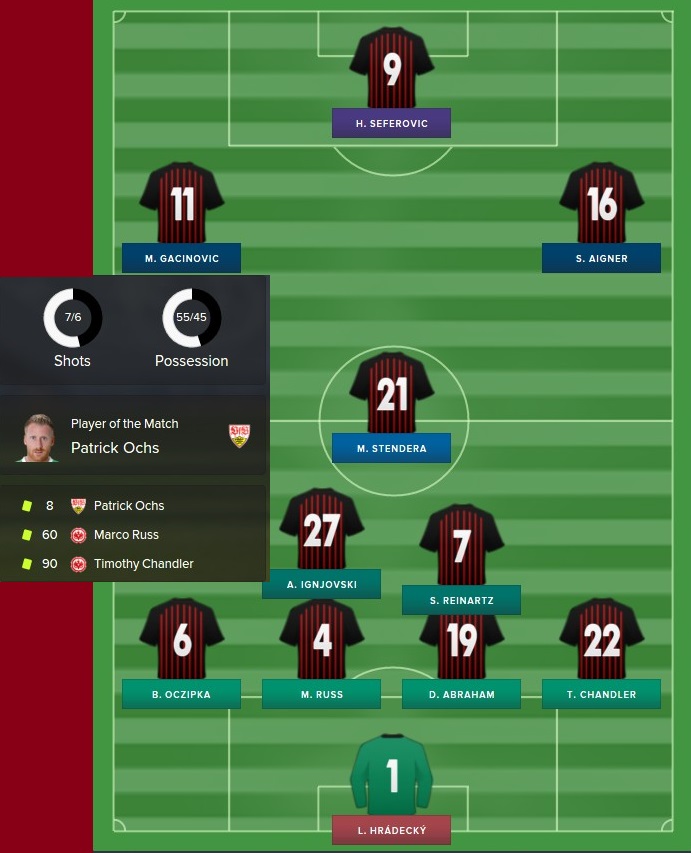This screenshot has height=853, width=691.
Task: Open goalkeeper L. Hrádecký's name tag
Action: (x=391, y=830)
